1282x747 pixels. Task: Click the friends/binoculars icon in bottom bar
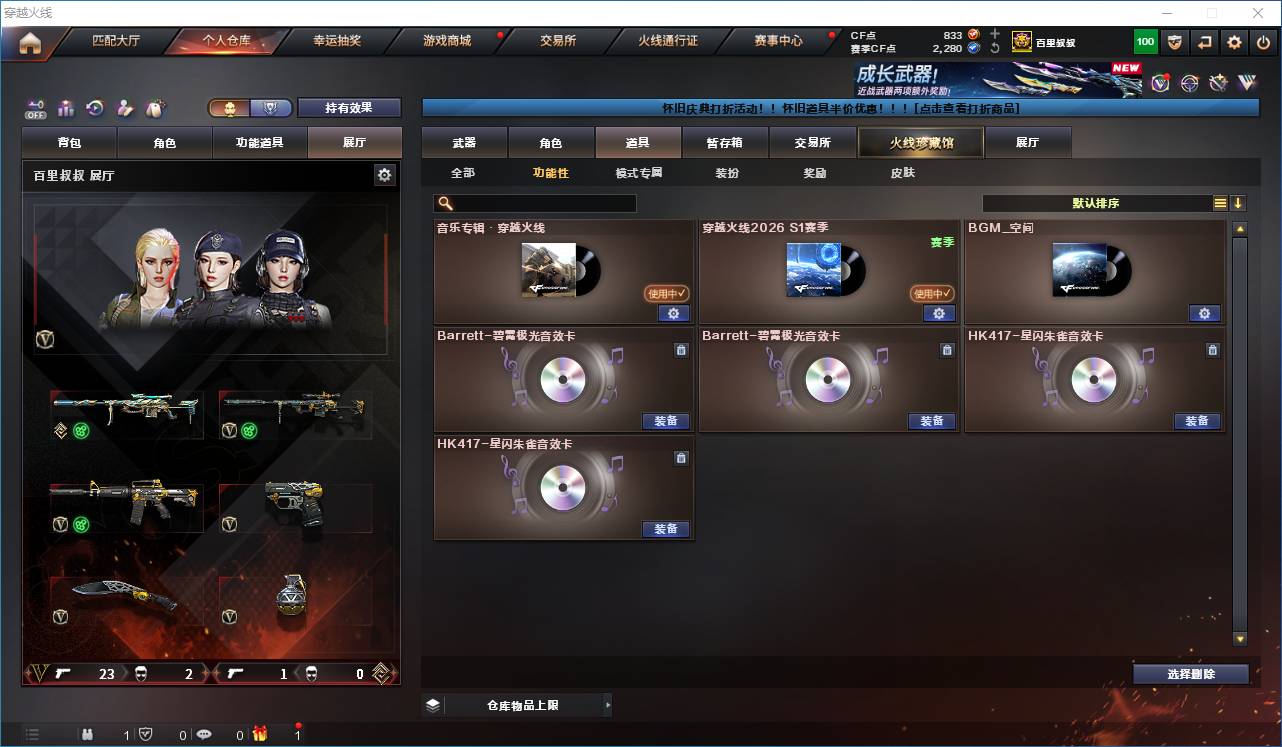(x=88, y=733)
